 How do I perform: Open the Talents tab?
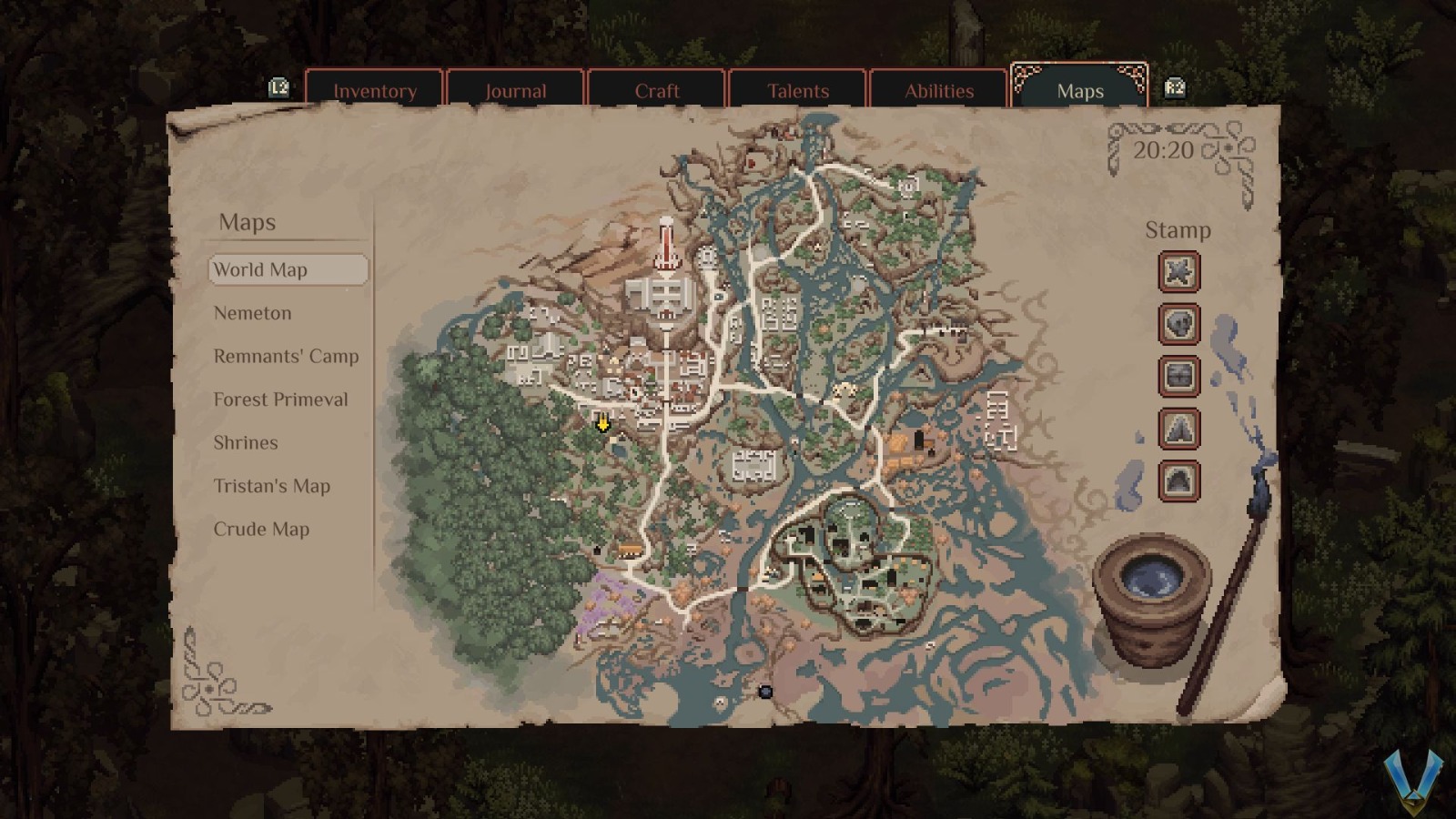[797, 91]
